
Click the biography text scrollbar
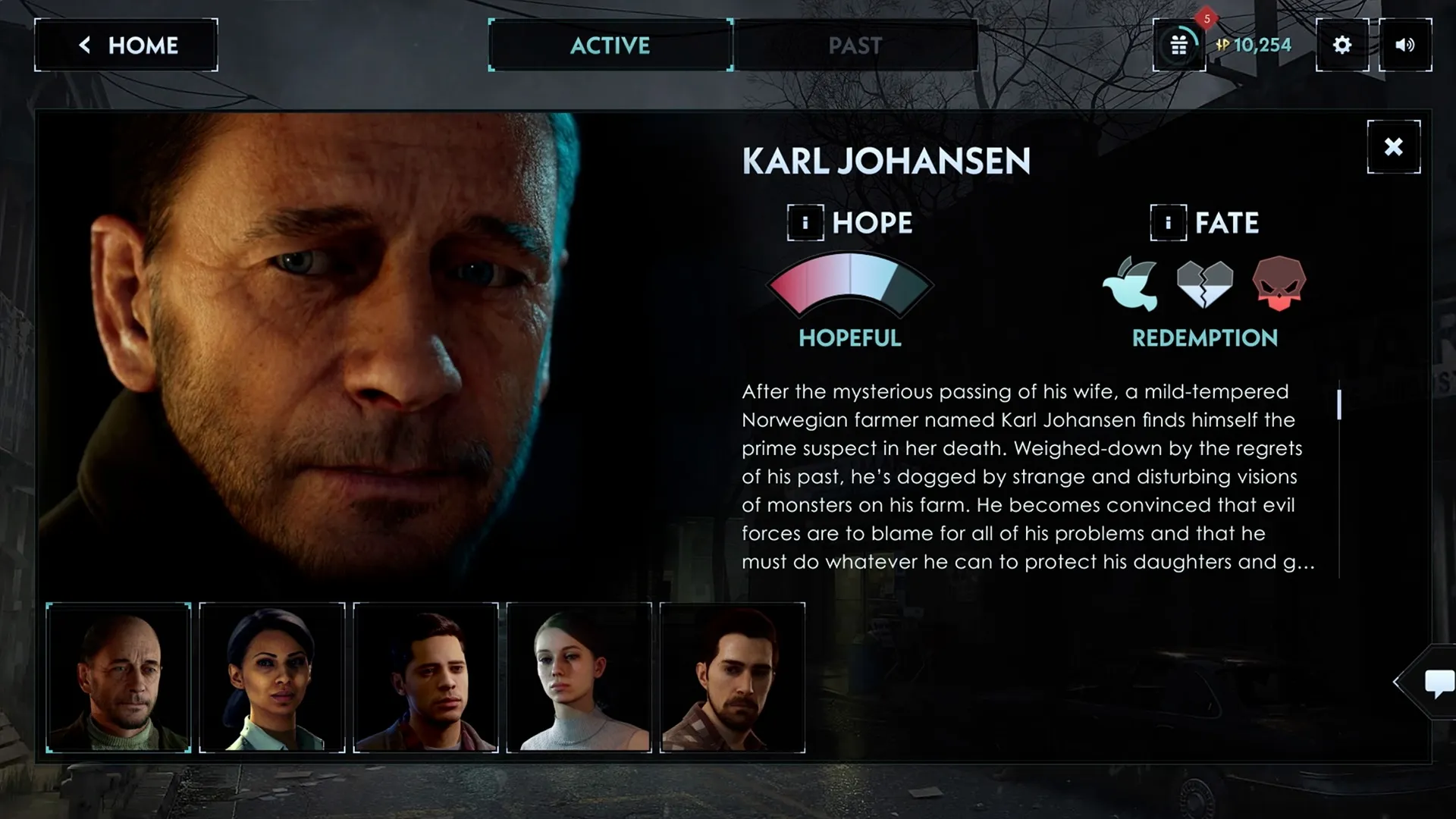pos(1339,404)
